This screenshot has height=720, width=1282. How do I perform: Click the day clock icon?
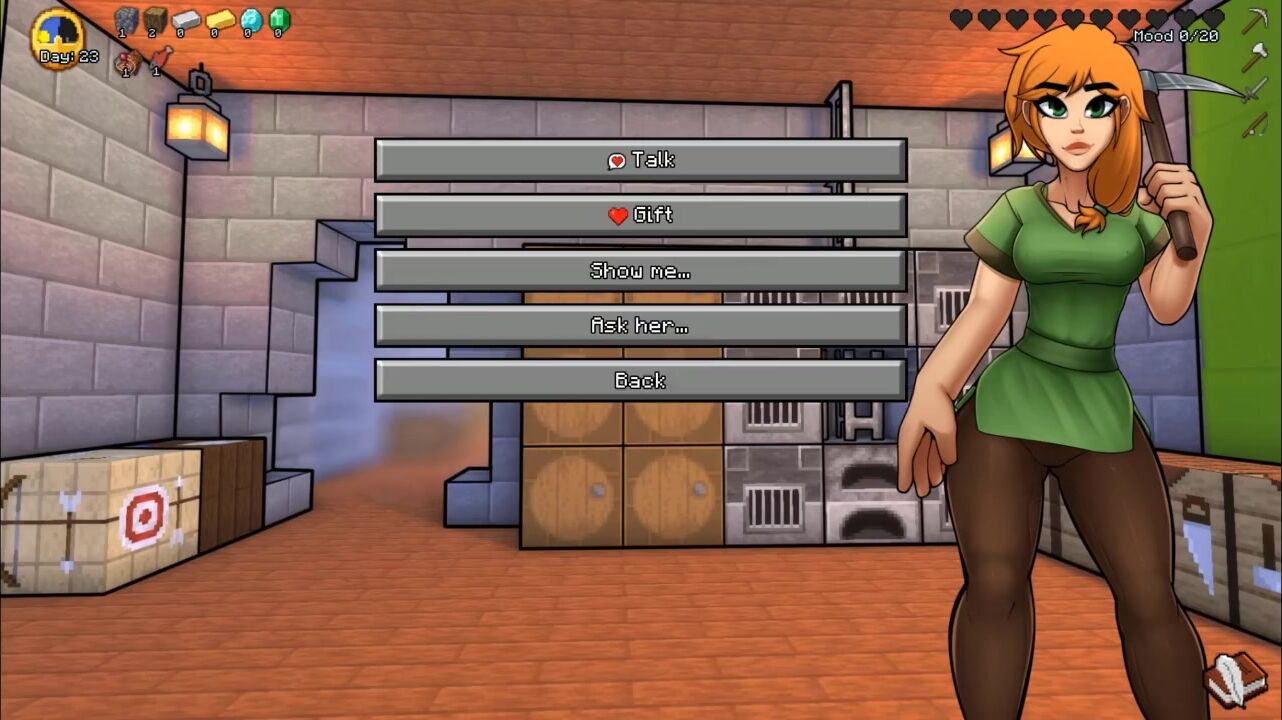pos(57,33)
